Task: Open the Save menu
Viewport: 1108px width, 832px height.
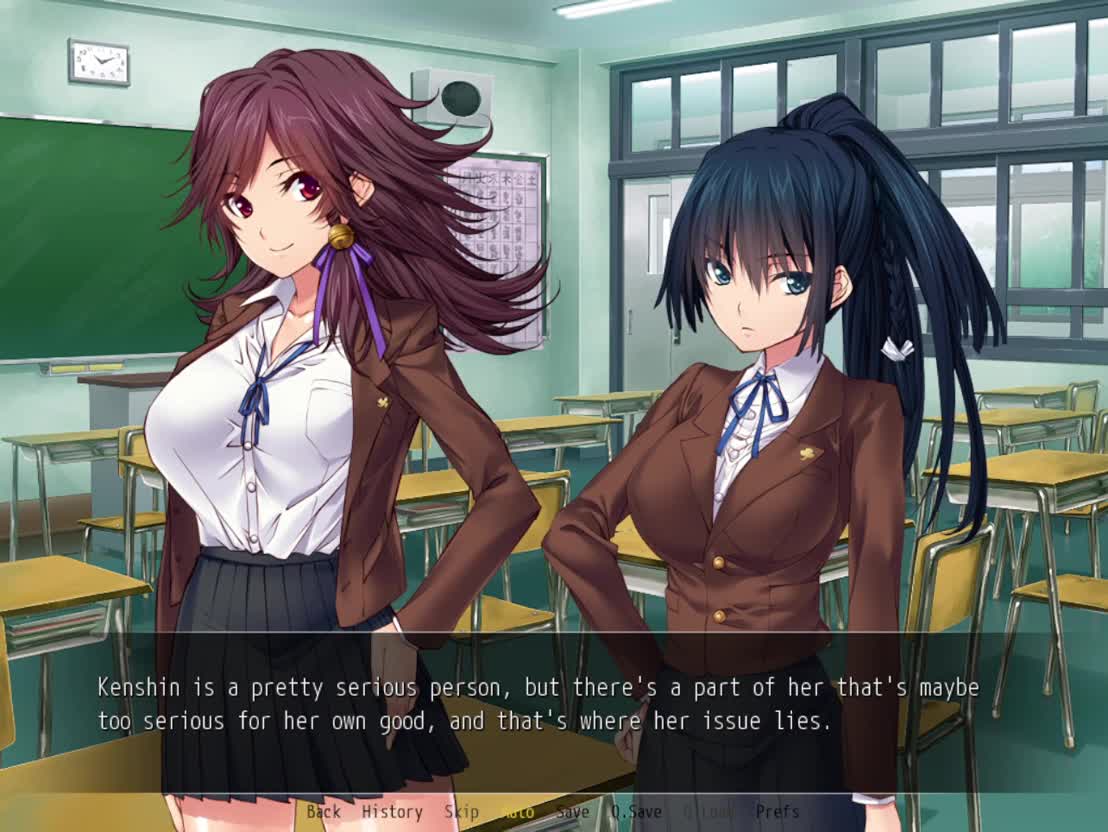Action: 572,812
